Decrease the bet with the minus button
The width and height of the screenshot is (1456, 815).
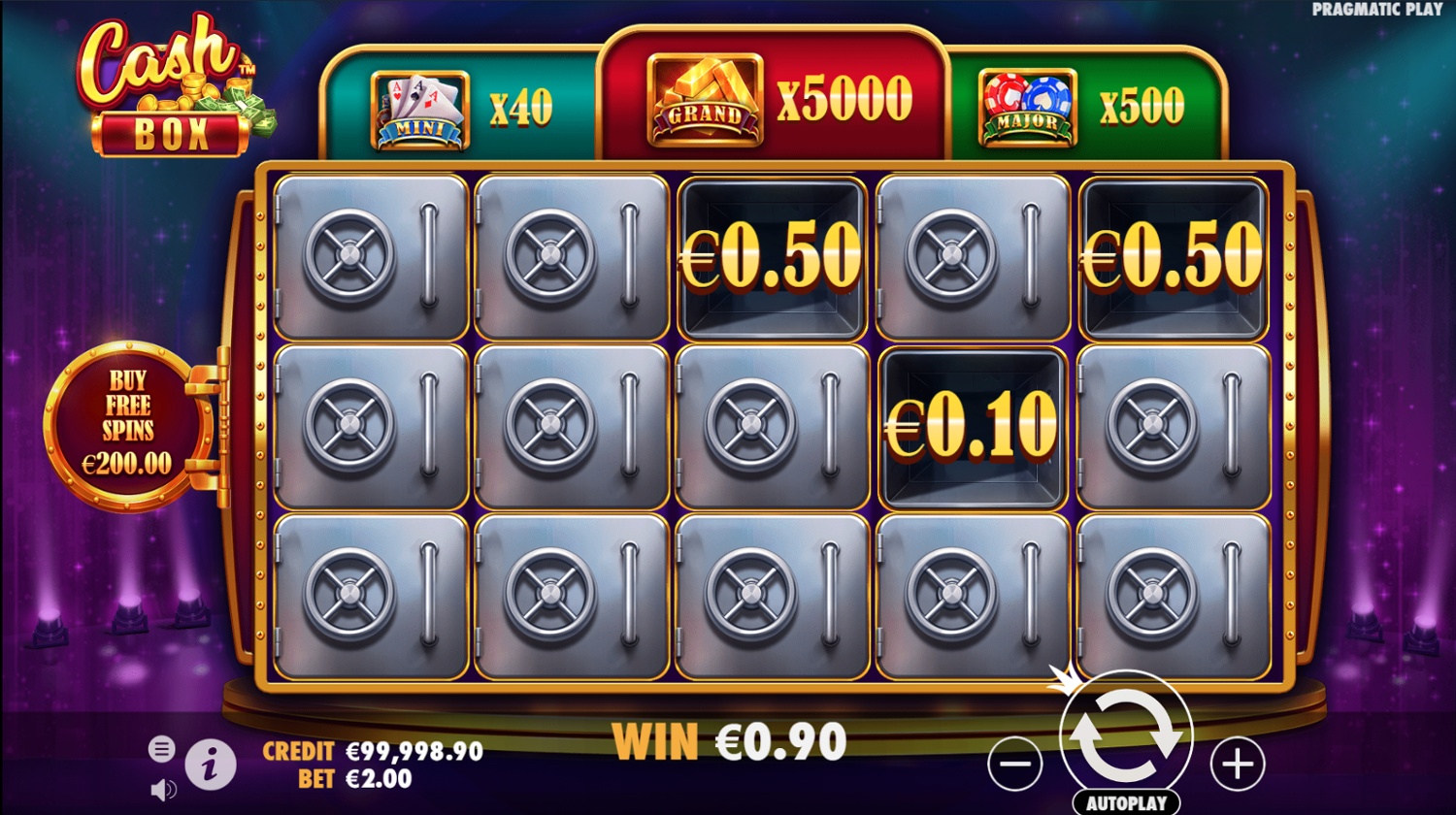(1015, 765)
